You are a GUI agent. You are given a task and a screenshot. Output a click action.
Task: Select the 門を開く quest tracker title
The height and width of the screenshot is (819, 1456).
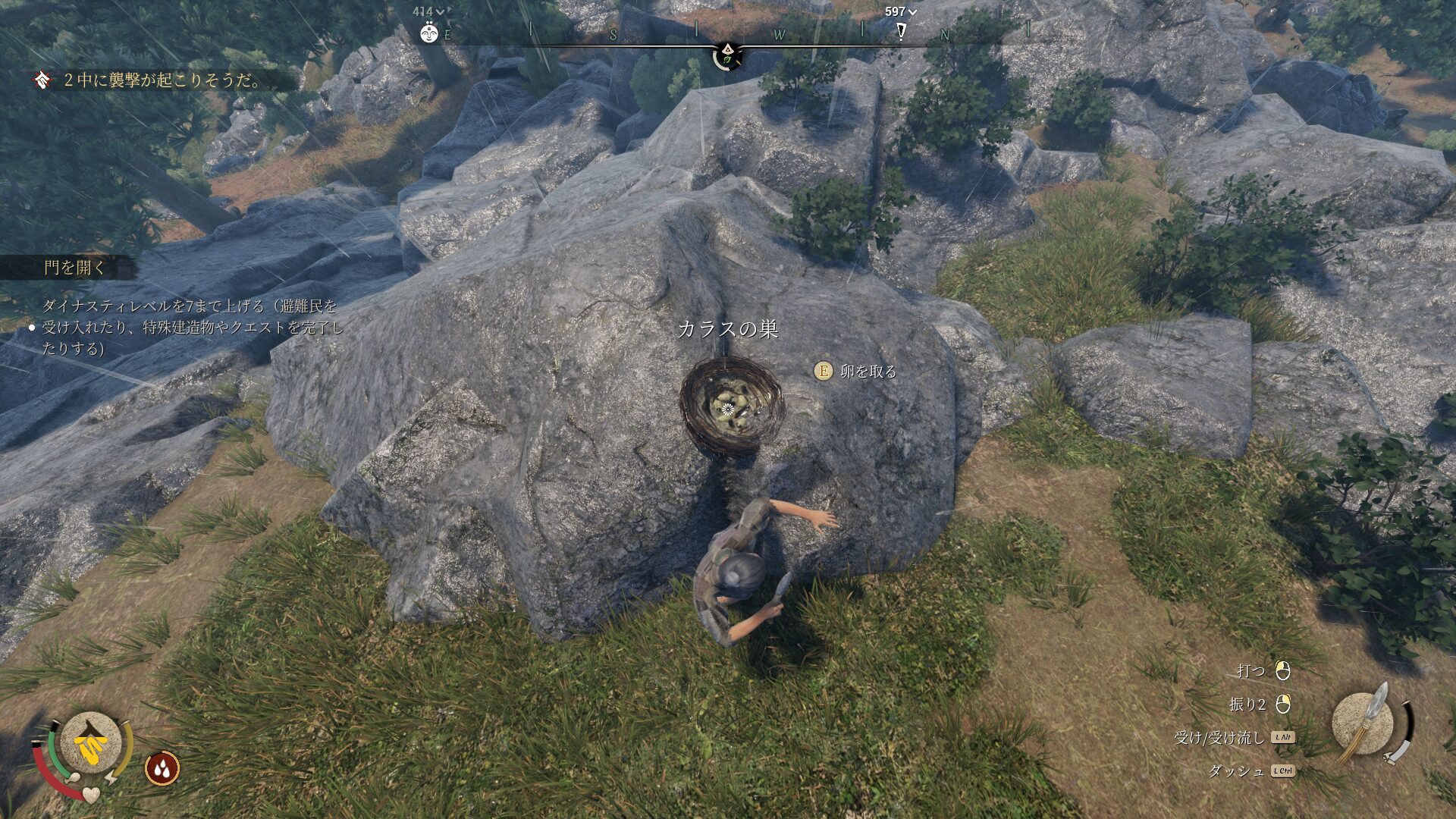point(74,268)
